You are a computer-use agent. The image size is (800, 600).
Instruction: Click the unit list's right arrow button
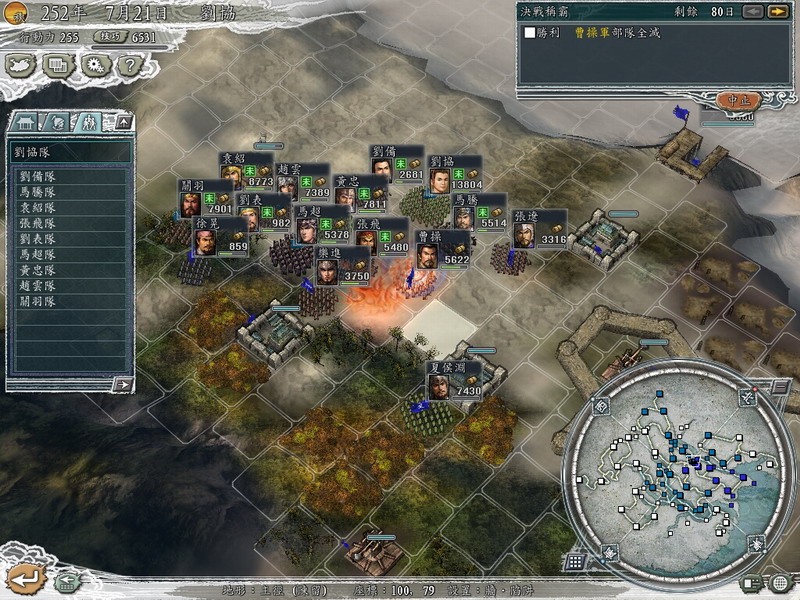122,384
